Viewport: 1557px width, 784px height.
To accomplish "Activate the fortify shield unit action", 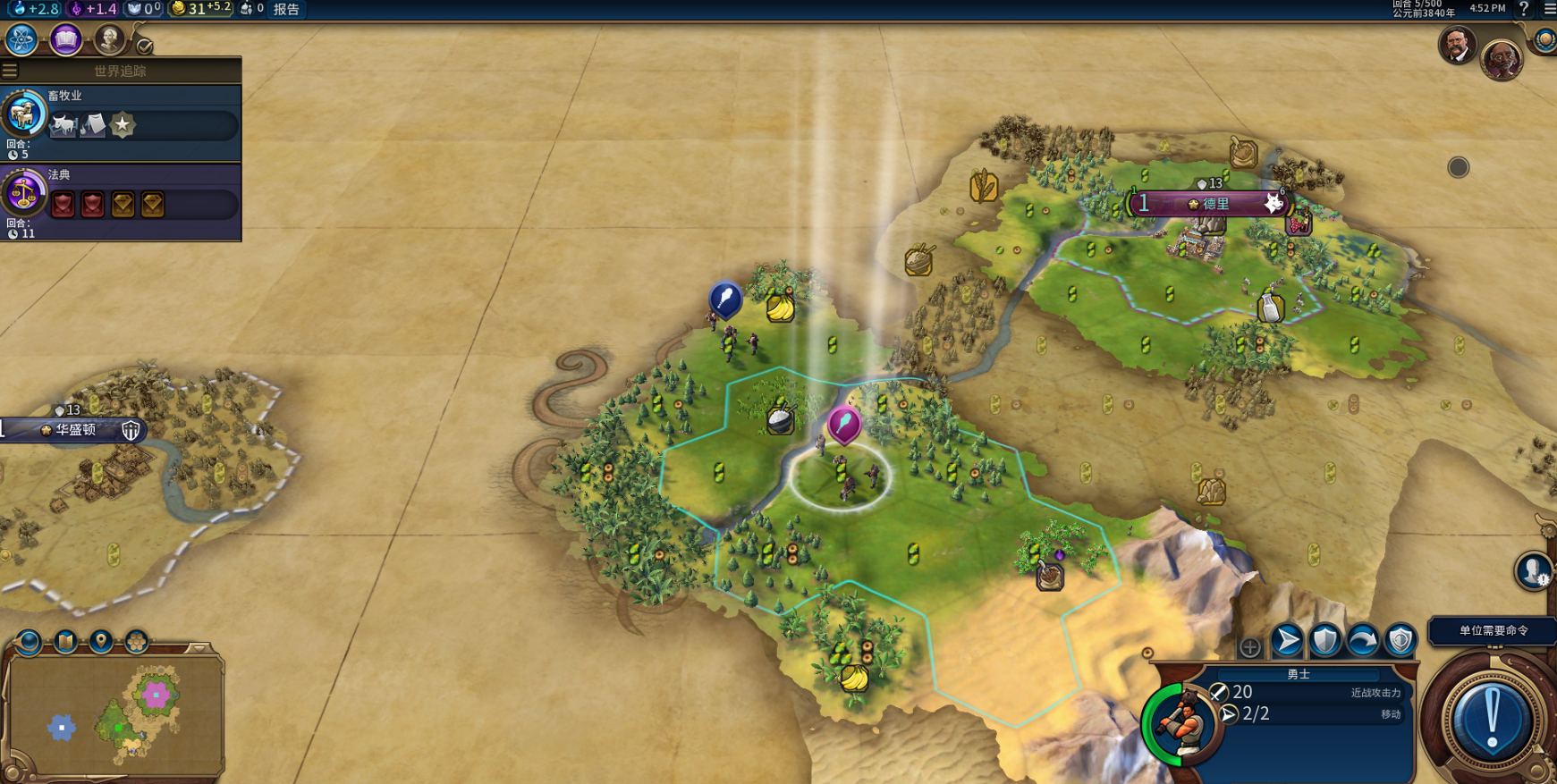I will (1324, 640).
